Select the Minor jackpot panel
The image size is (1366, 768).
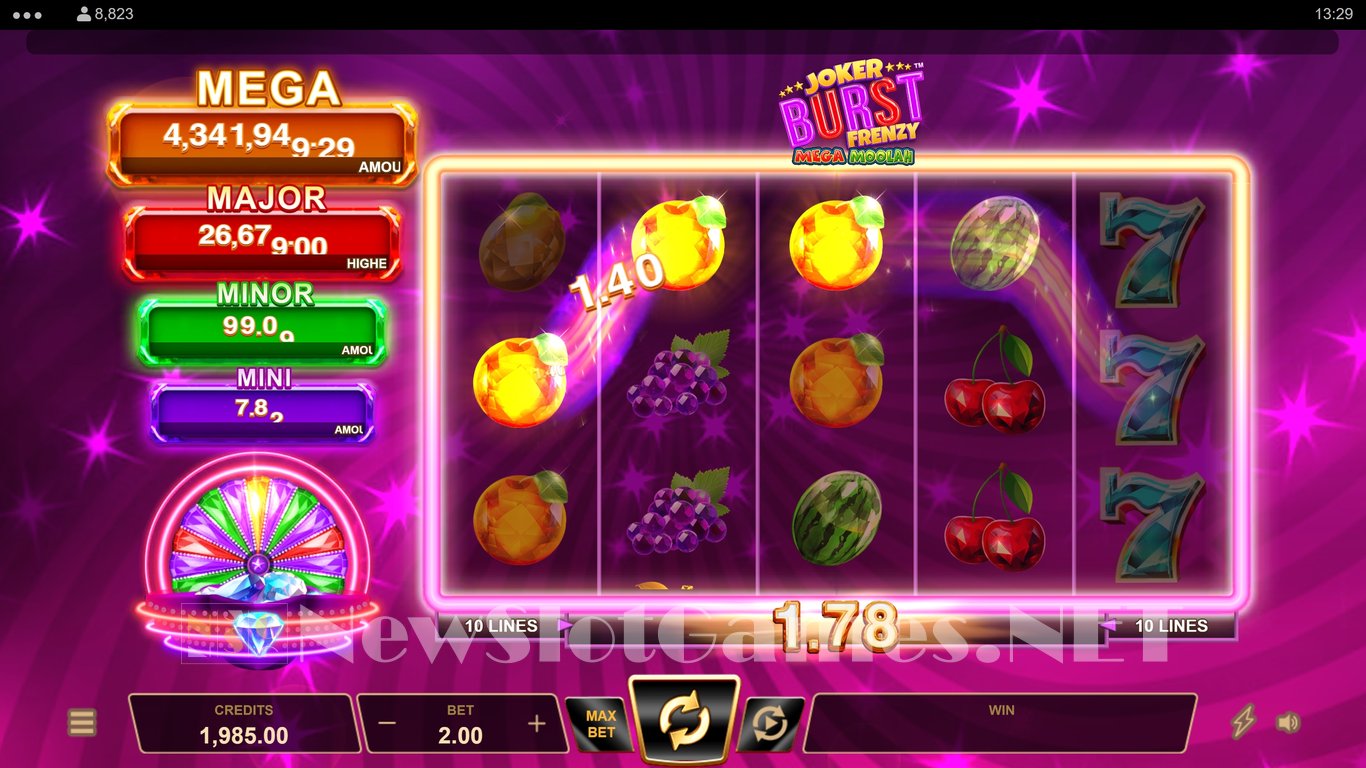pos(262,330)
